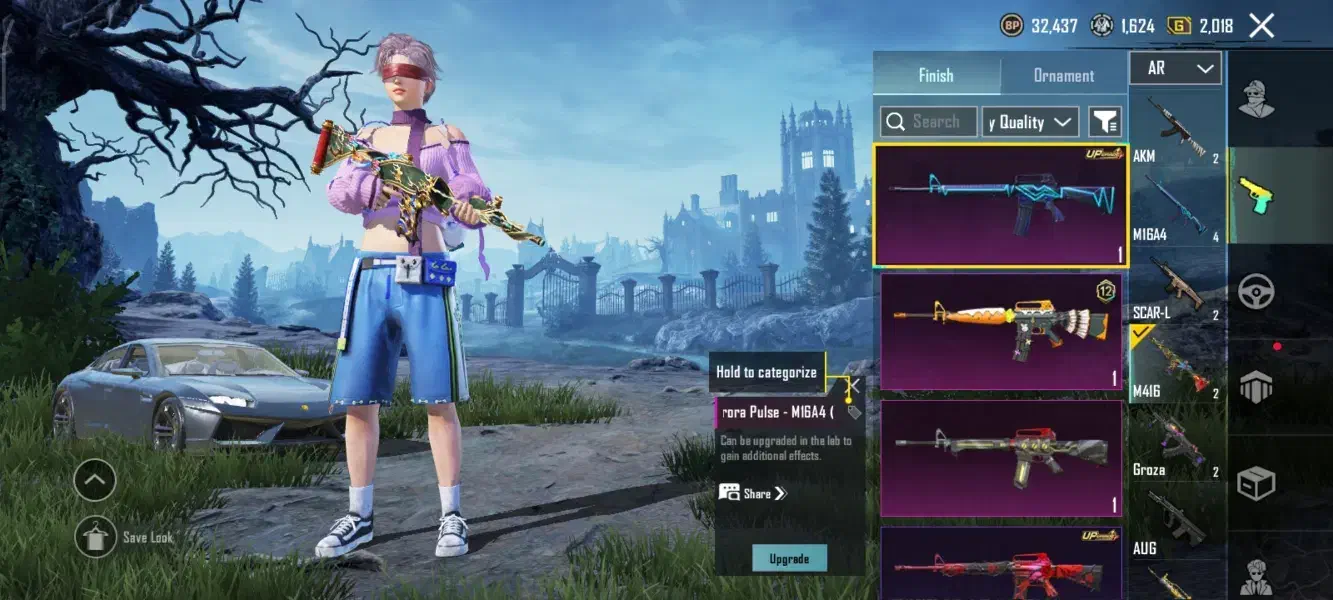Choose the orange feathered M16A4 finish
Image resolution: width=1333 pixels, height=600 pixels.
(x=1000, y=330)
